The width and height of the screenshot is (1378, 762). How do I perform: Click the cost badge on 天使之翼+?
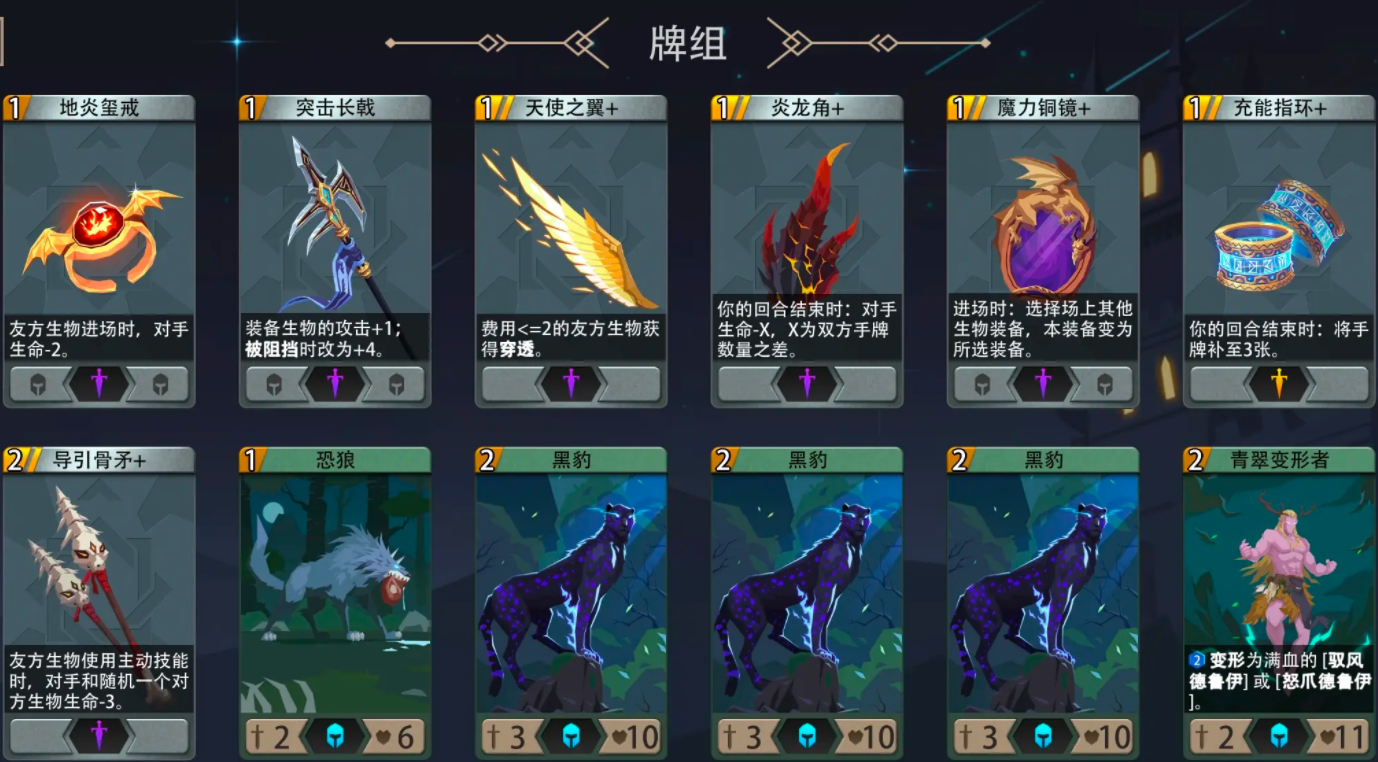[x=484, y=105]
